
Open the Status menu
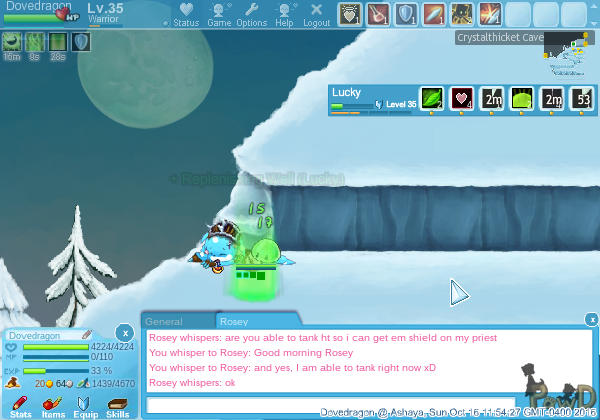tap(186, 14)
